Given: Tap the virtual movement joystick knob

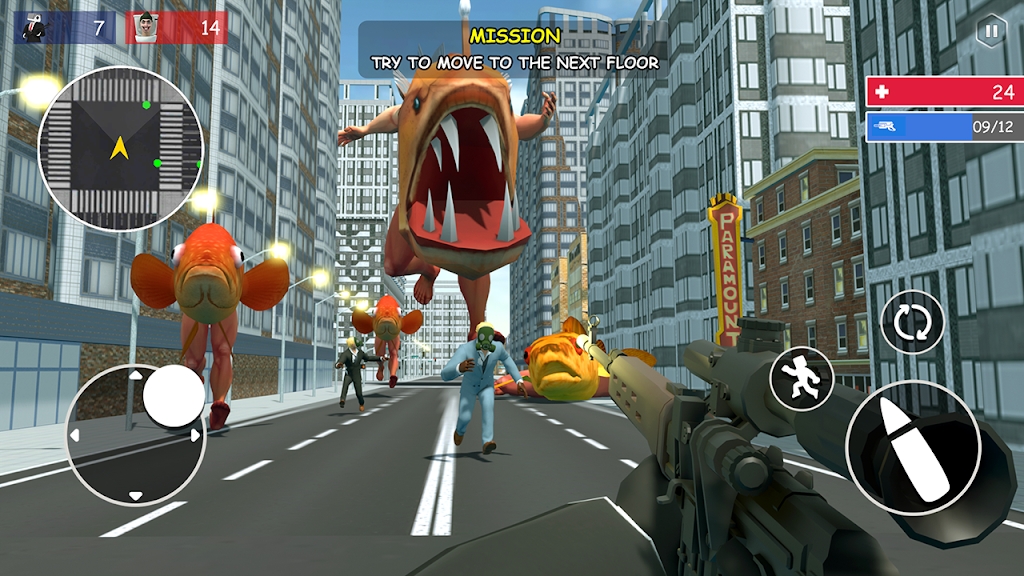Looking at the screenshot, I should click(173, 396).
